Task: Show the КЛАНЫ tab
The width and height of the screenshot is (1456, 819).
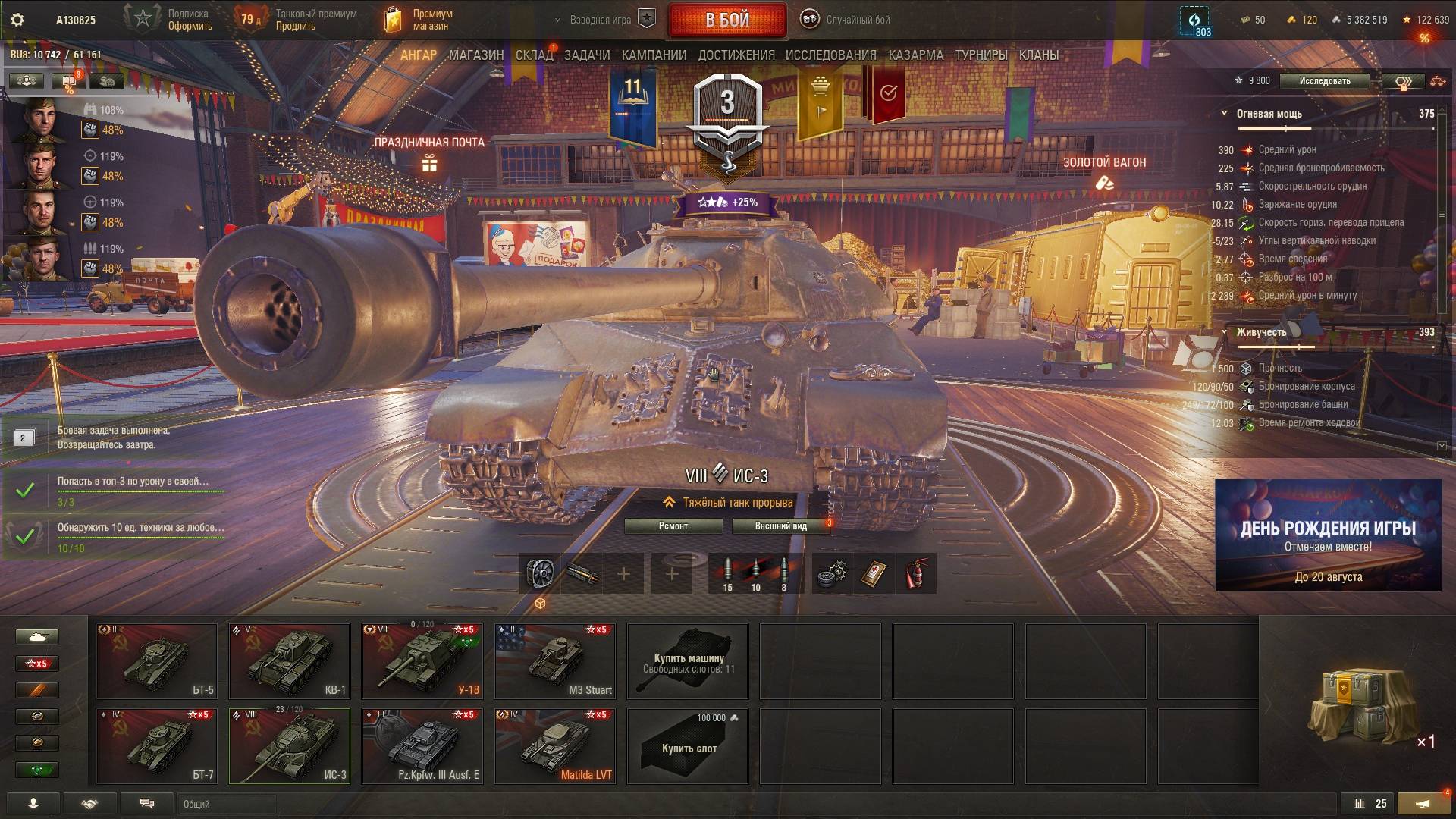Action: tap(1038, 55)
